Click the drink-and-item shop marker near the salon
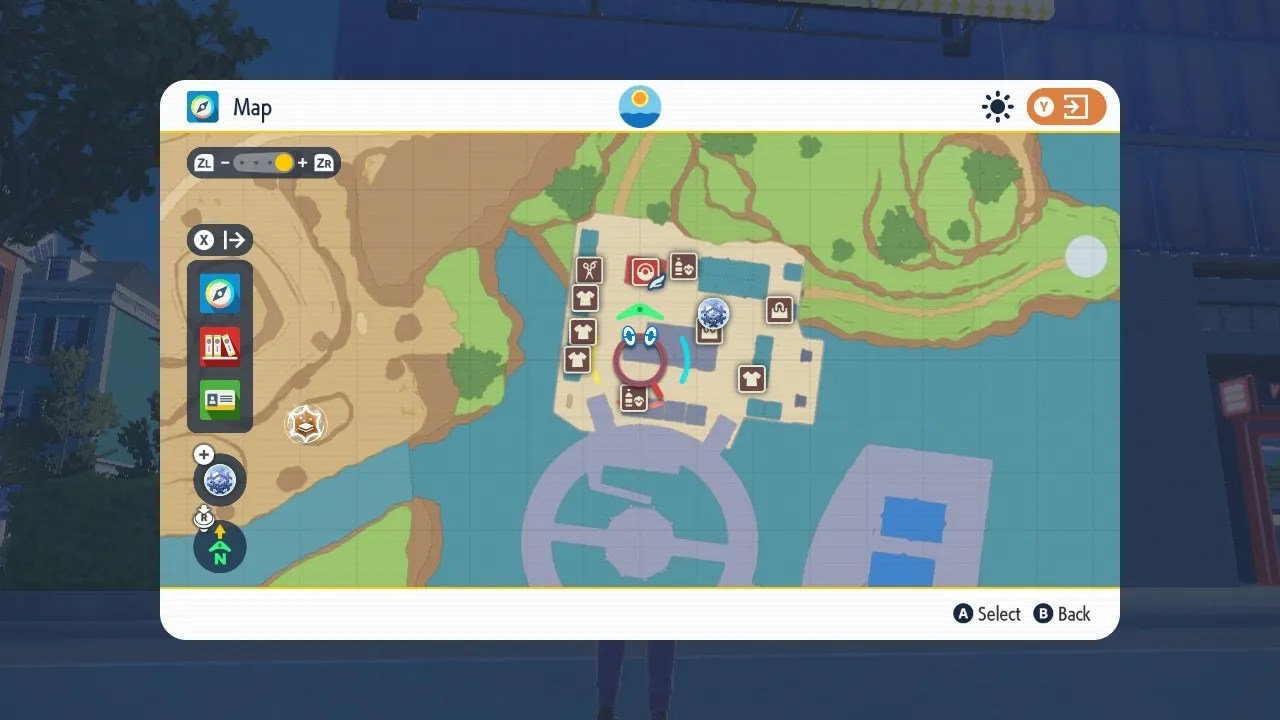 [683, 268]
